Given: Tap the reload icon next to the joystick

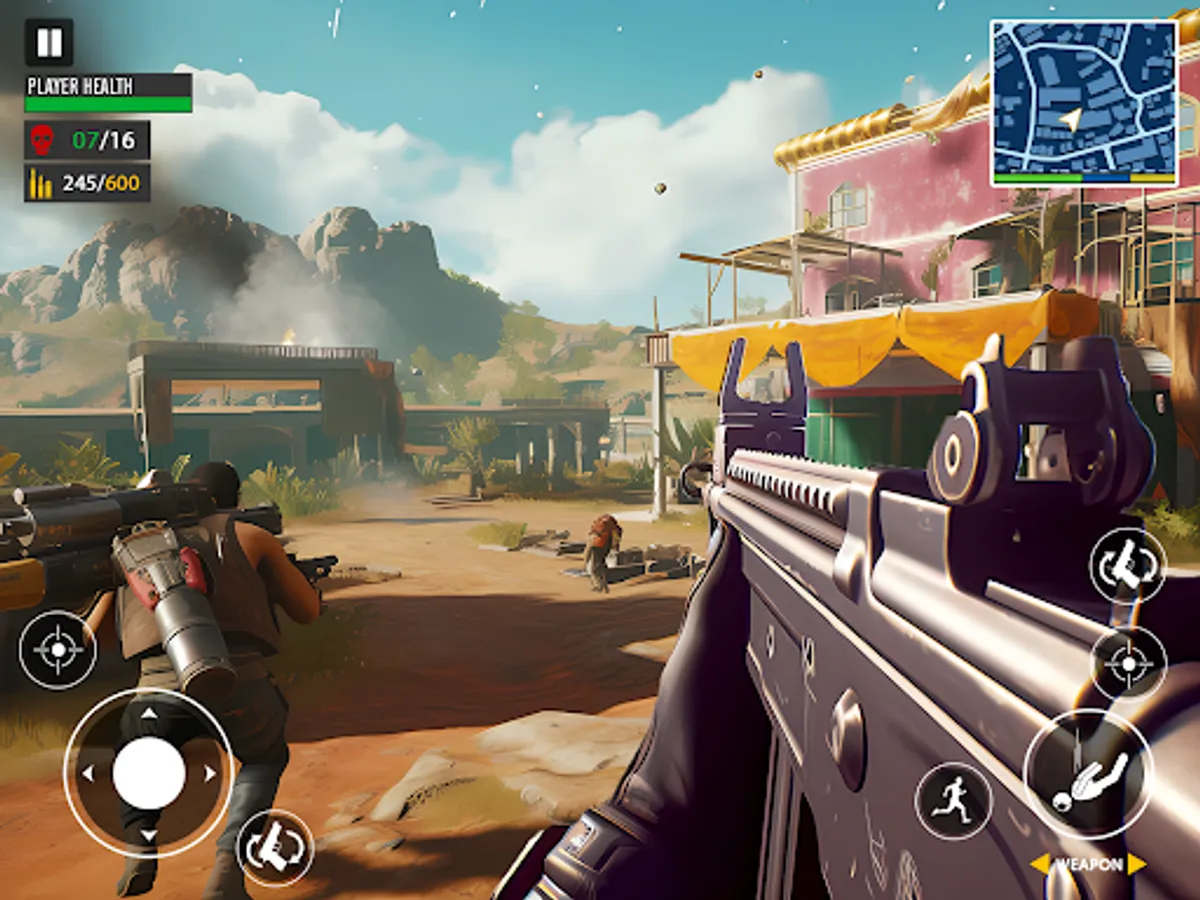Looking at the screenshot, I should pyautogui.click(x=275, y=848).
